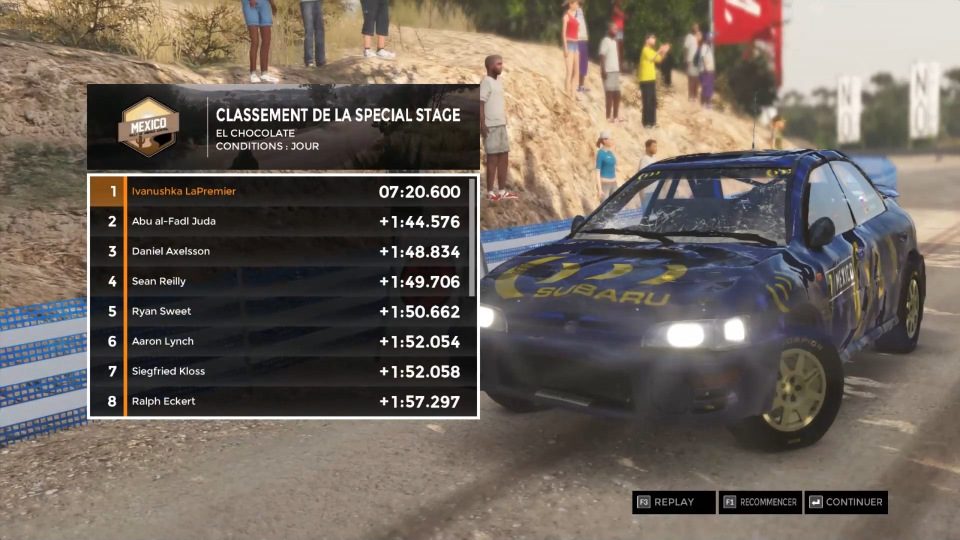Viewport: 960px width, 540px height.
Task: Click Daniel Axelsson's third place row
Action: click(x=280, y=251)
